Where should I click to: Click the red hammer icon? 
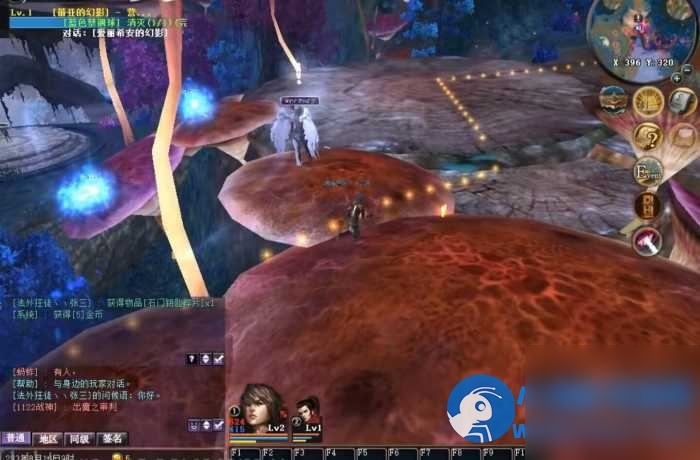pos(647,240)
